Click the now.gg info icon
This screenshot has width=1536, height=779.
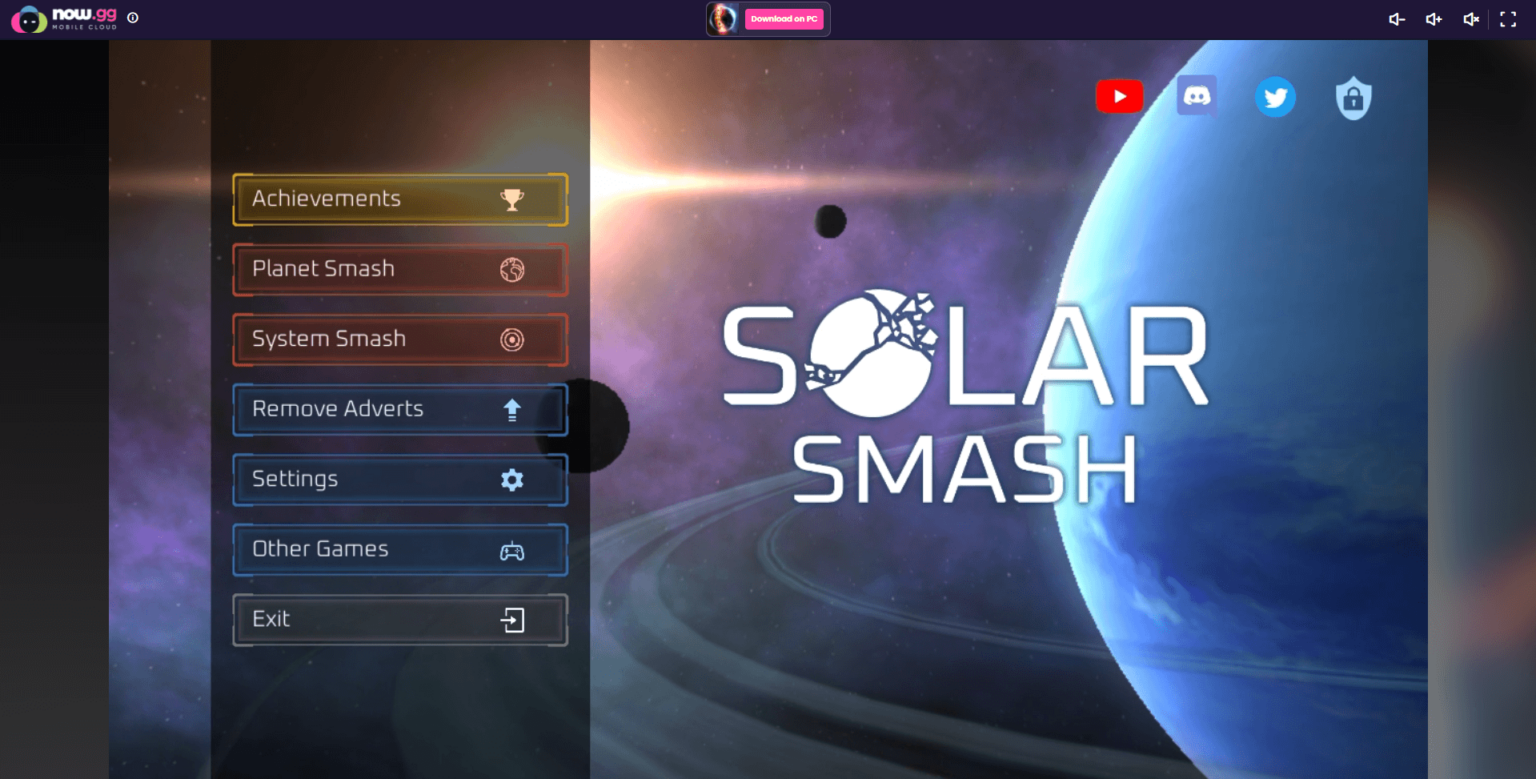133,18
